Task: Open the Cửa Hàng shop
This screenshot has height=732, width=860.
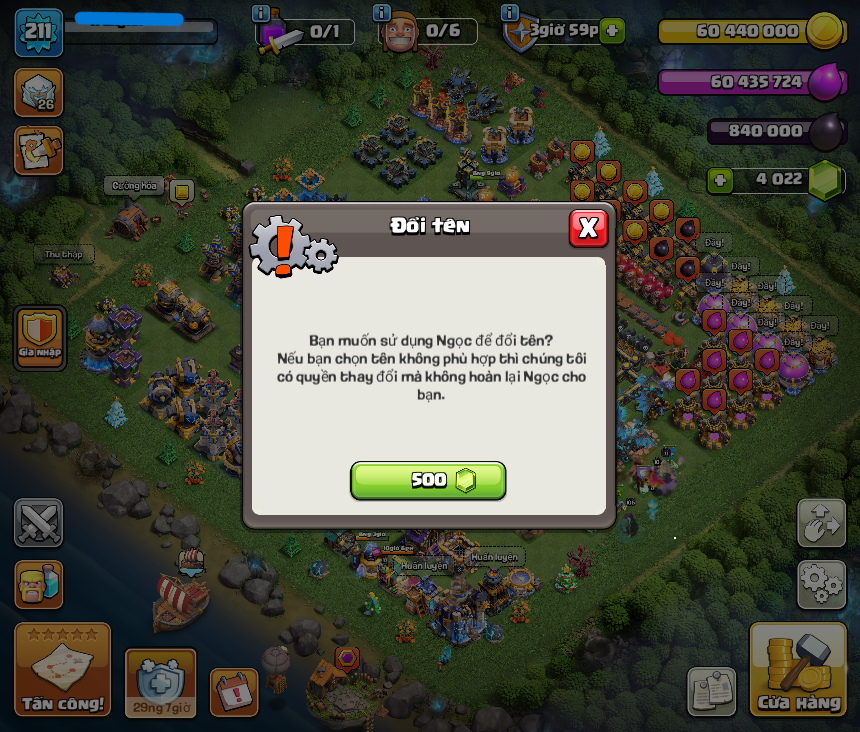Action: pyautogui.click(x=798, y=670)
